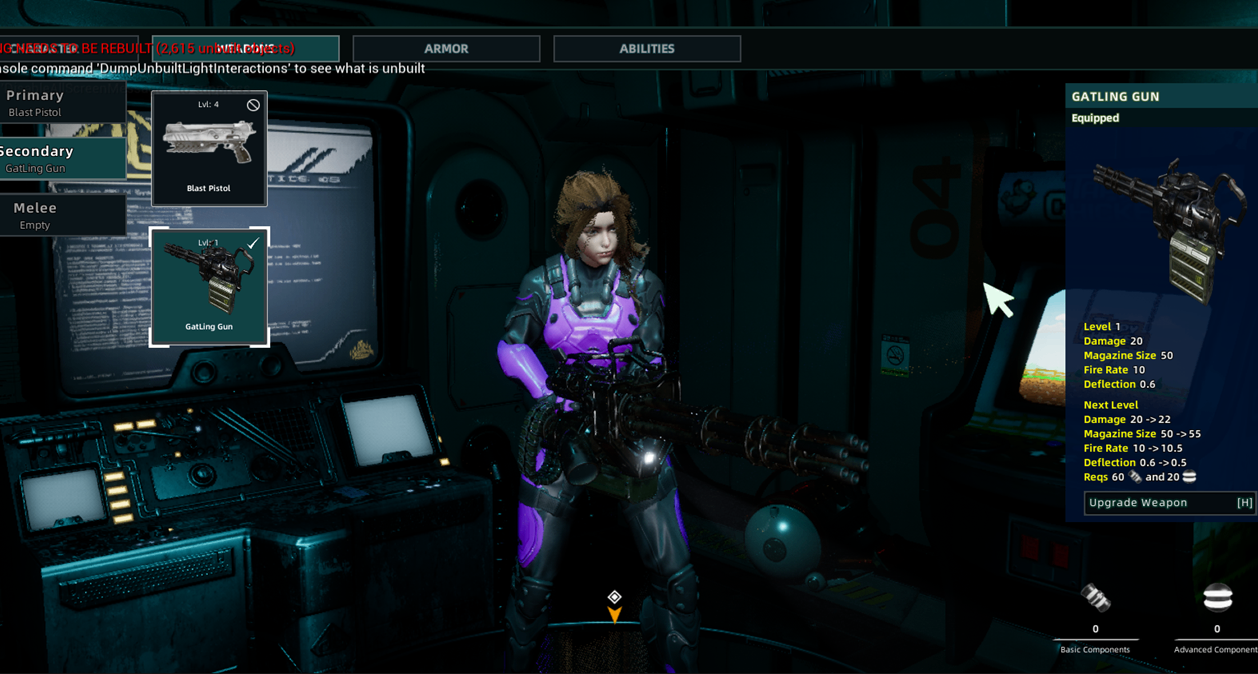Click the Upgrade Weapon button
This screenshot has height=674, width=1258.
tap(1168, 503)
